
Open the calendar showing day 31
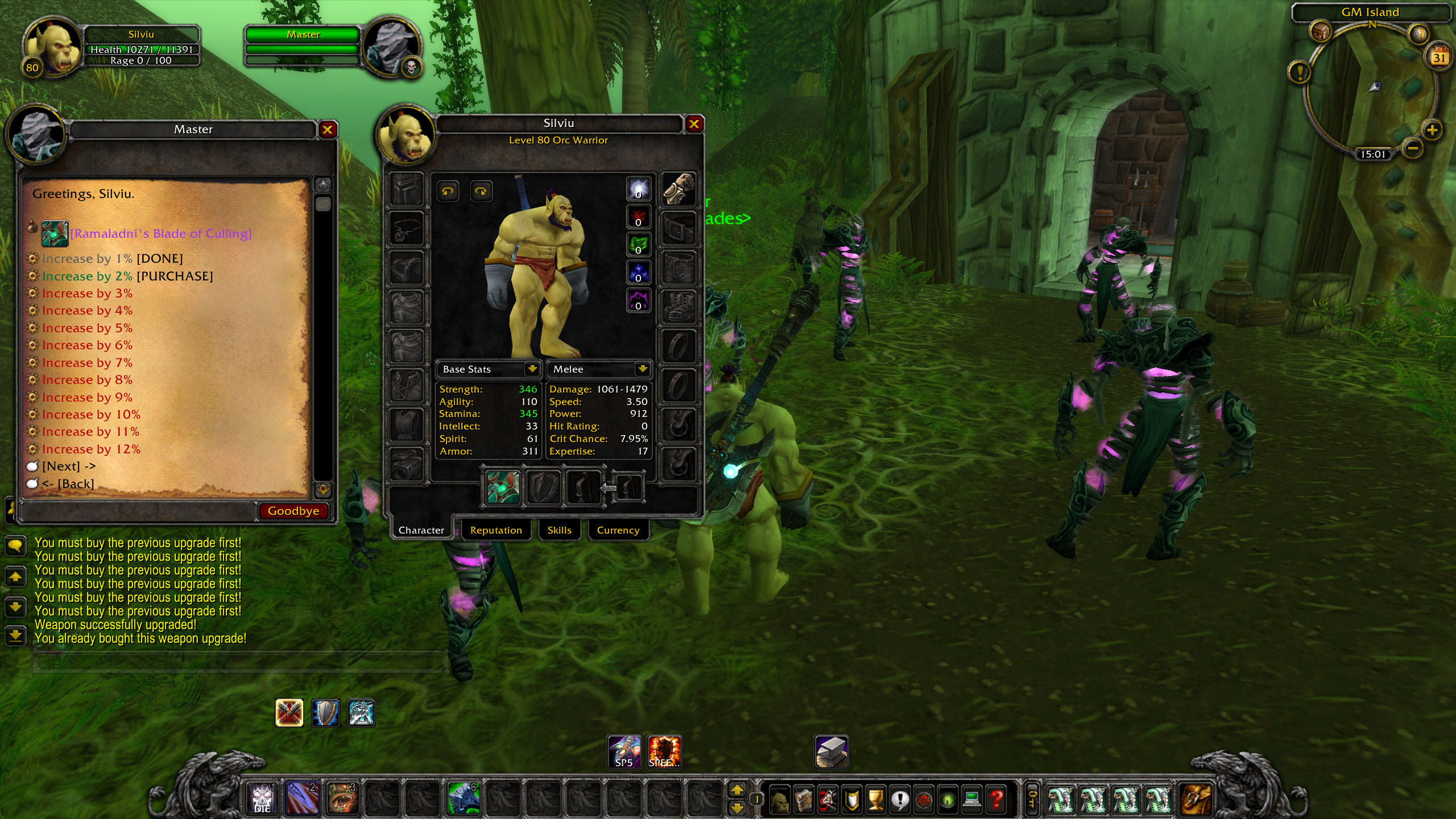(1439, 57)
